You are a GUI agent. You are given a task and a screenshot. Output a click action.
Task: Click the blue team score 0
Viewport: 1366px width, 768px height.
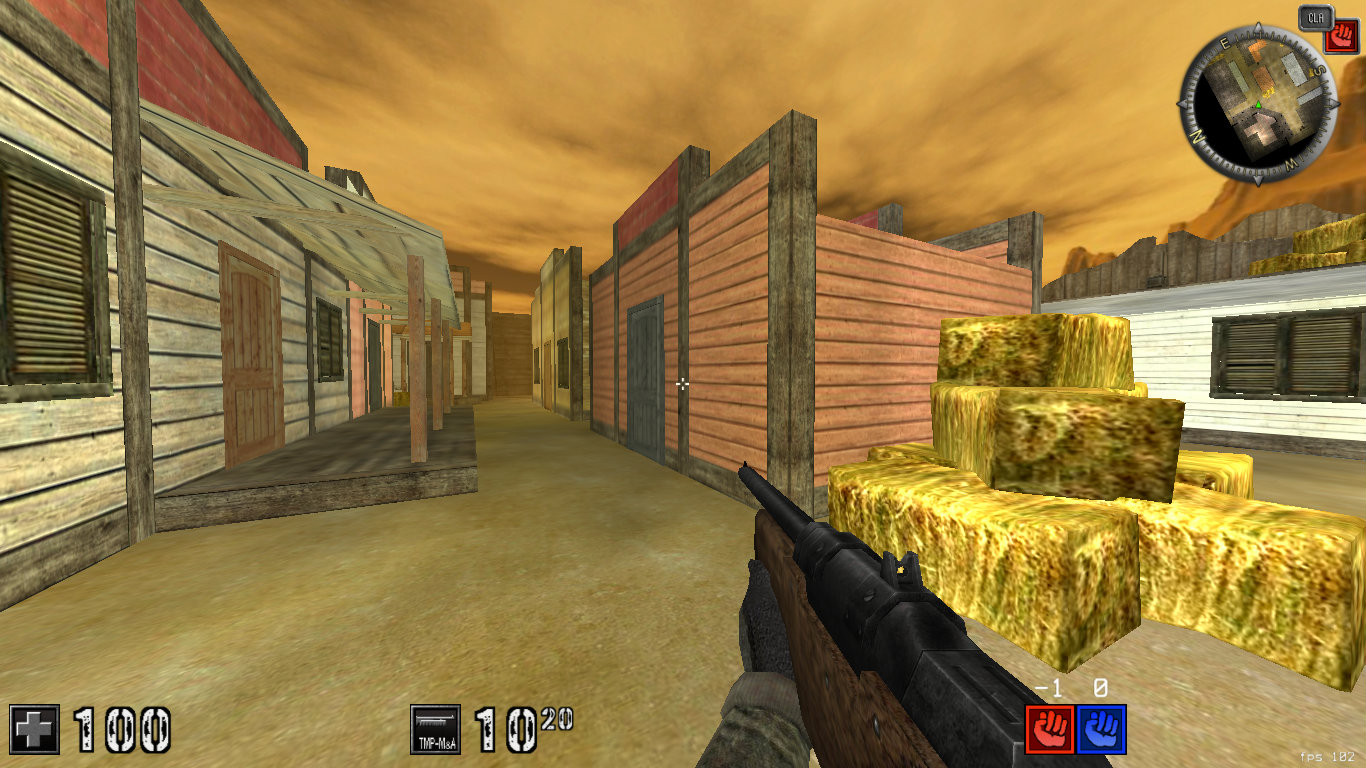tap(1098, 687)
